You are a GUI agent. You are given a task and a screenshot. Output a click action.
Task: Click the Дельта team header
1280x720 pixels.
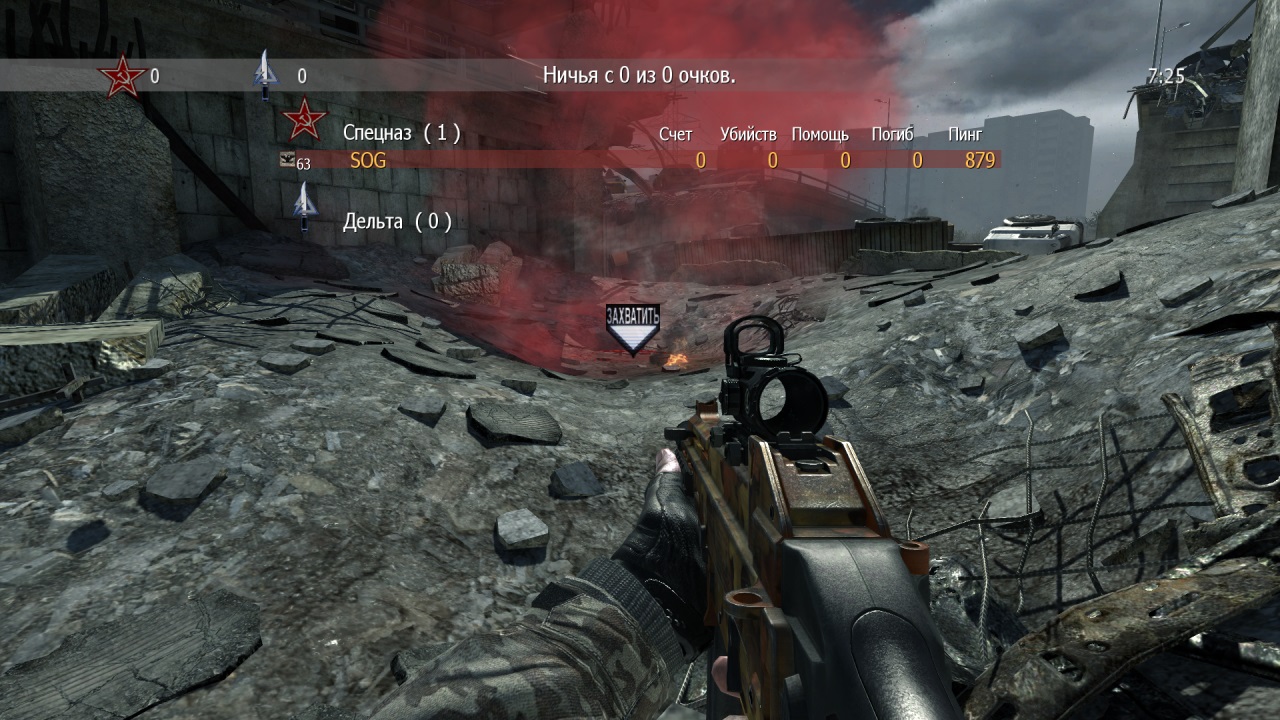pyautogui.click(x=397, y=221)
